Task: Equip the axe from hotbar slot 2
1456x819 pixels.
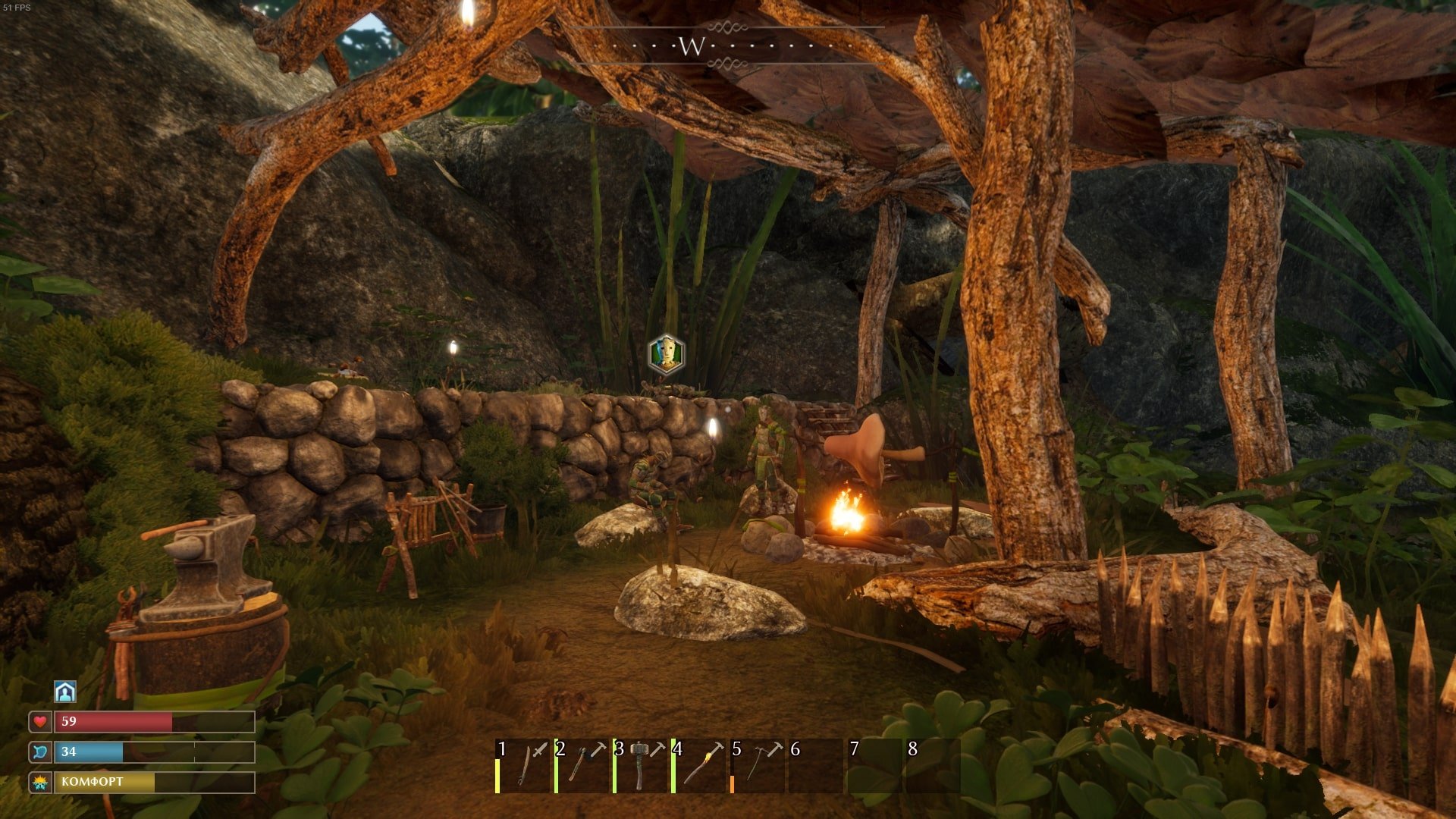Action: pos(582,766)
